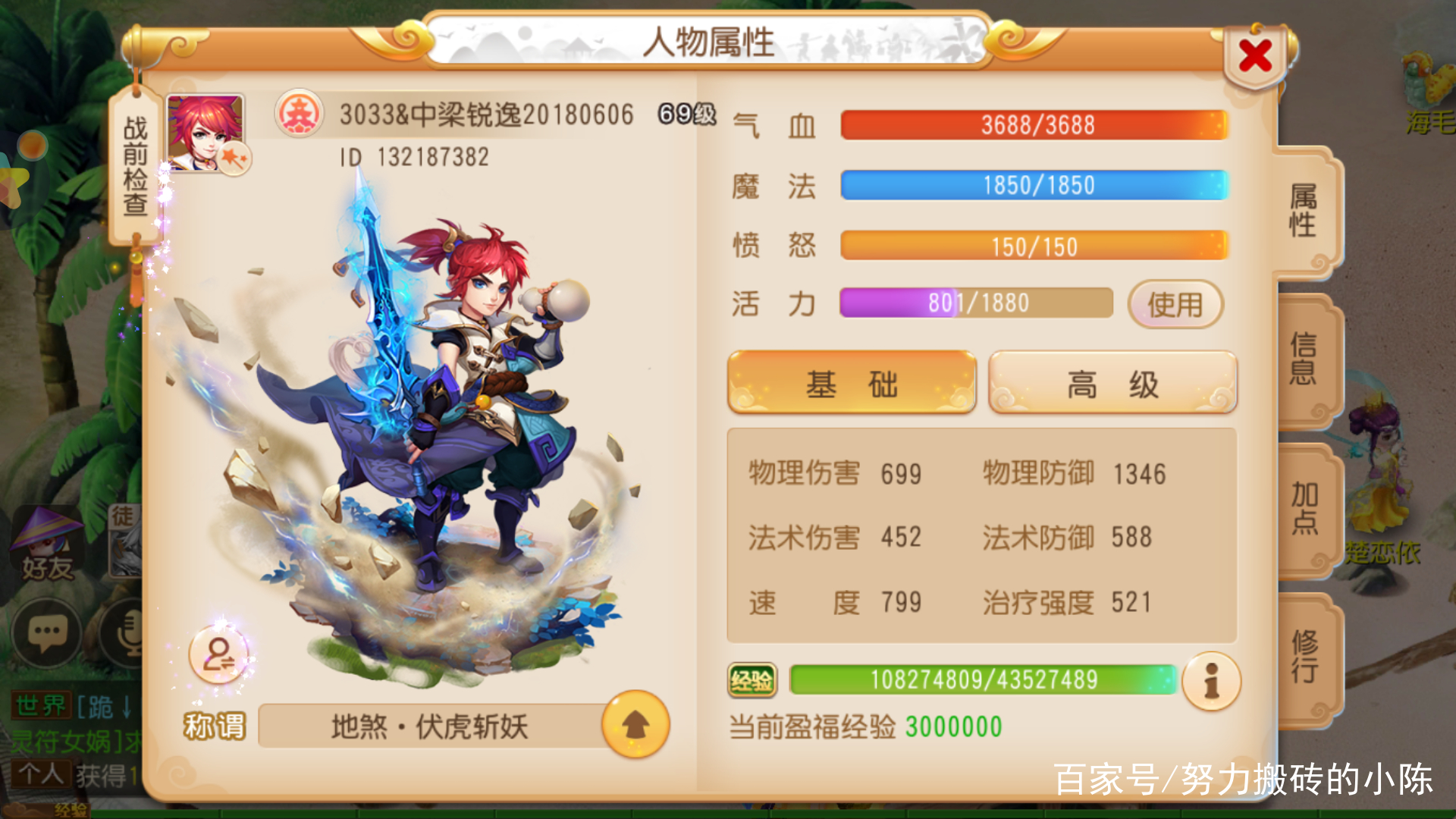Screen dimensions: 1456x819
Task: Switch to the 基础 basic stats view
Action: [x=851, y=383]
